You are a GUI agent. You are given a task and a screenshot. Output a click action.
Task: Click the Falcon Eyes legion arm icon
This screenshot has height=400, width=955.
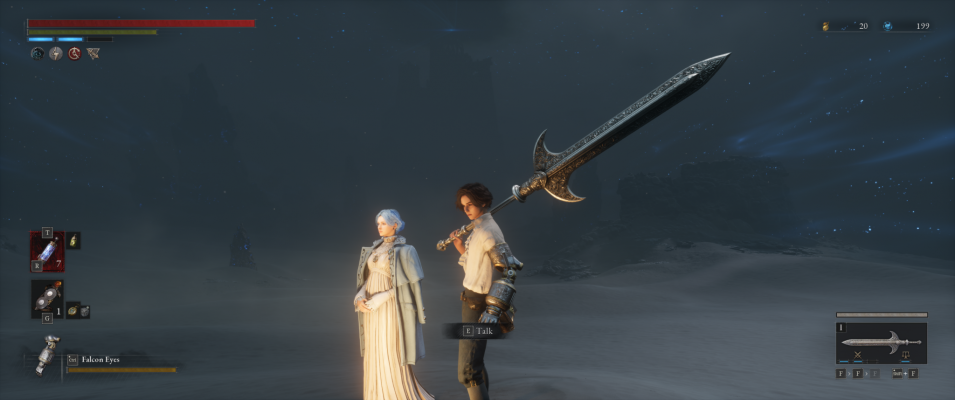tap(46, 354)
